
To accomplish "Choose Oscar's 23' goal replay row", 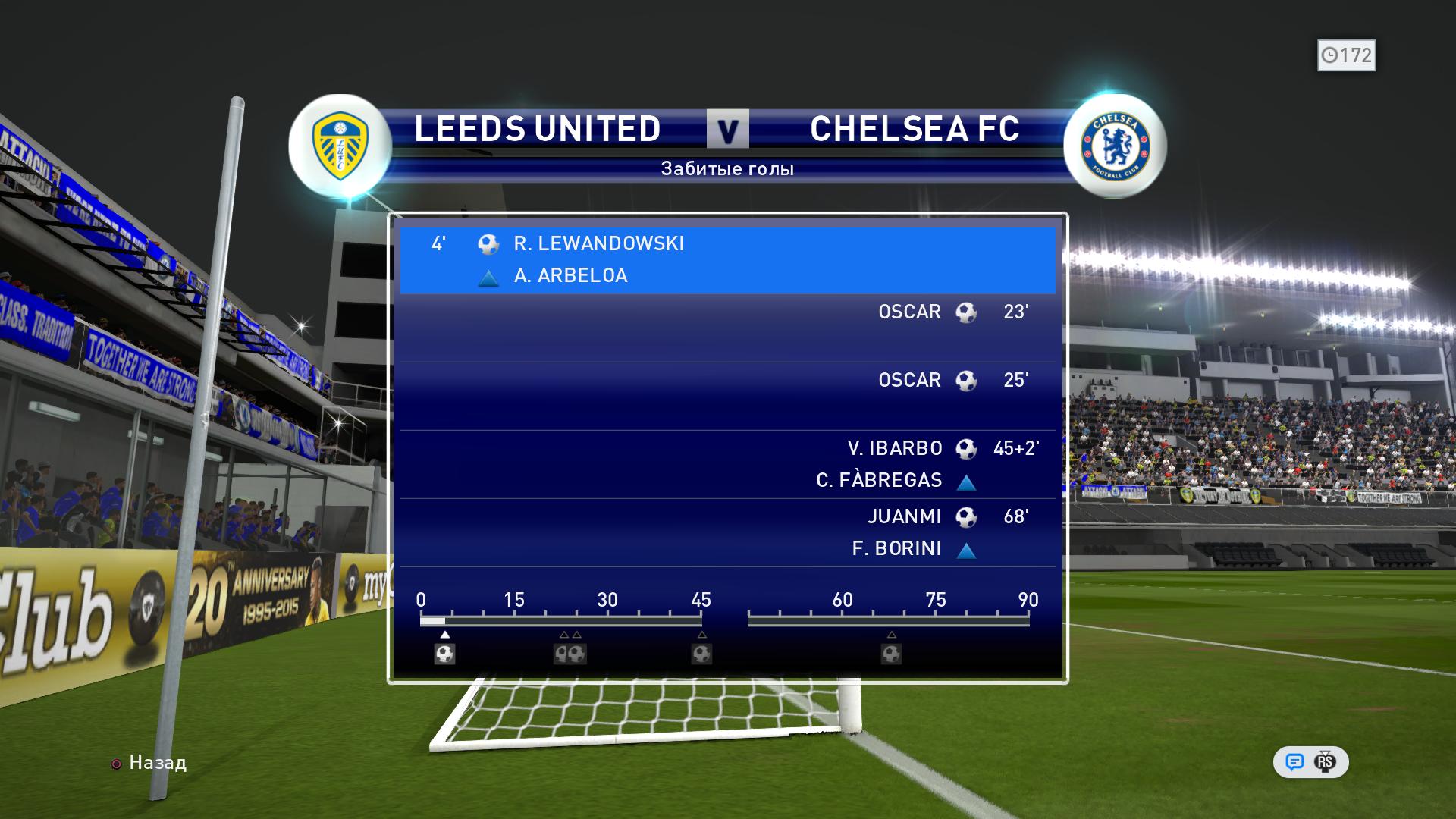I will point(726,327).
